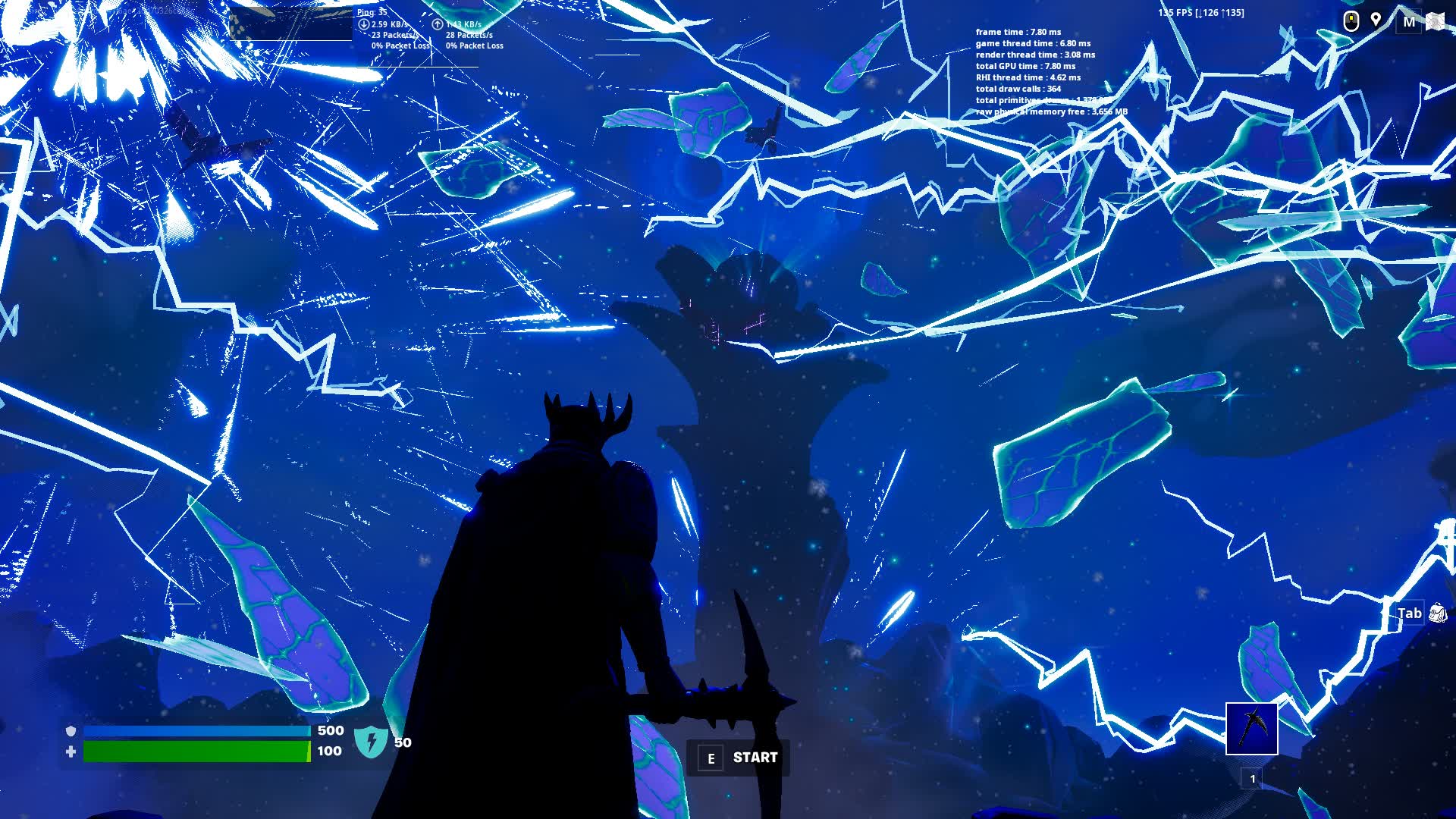Image resolution: width=1456 pixels, height=819 pixels.
Task: Open the map via the M key prompt
Action: (1409, 21)
